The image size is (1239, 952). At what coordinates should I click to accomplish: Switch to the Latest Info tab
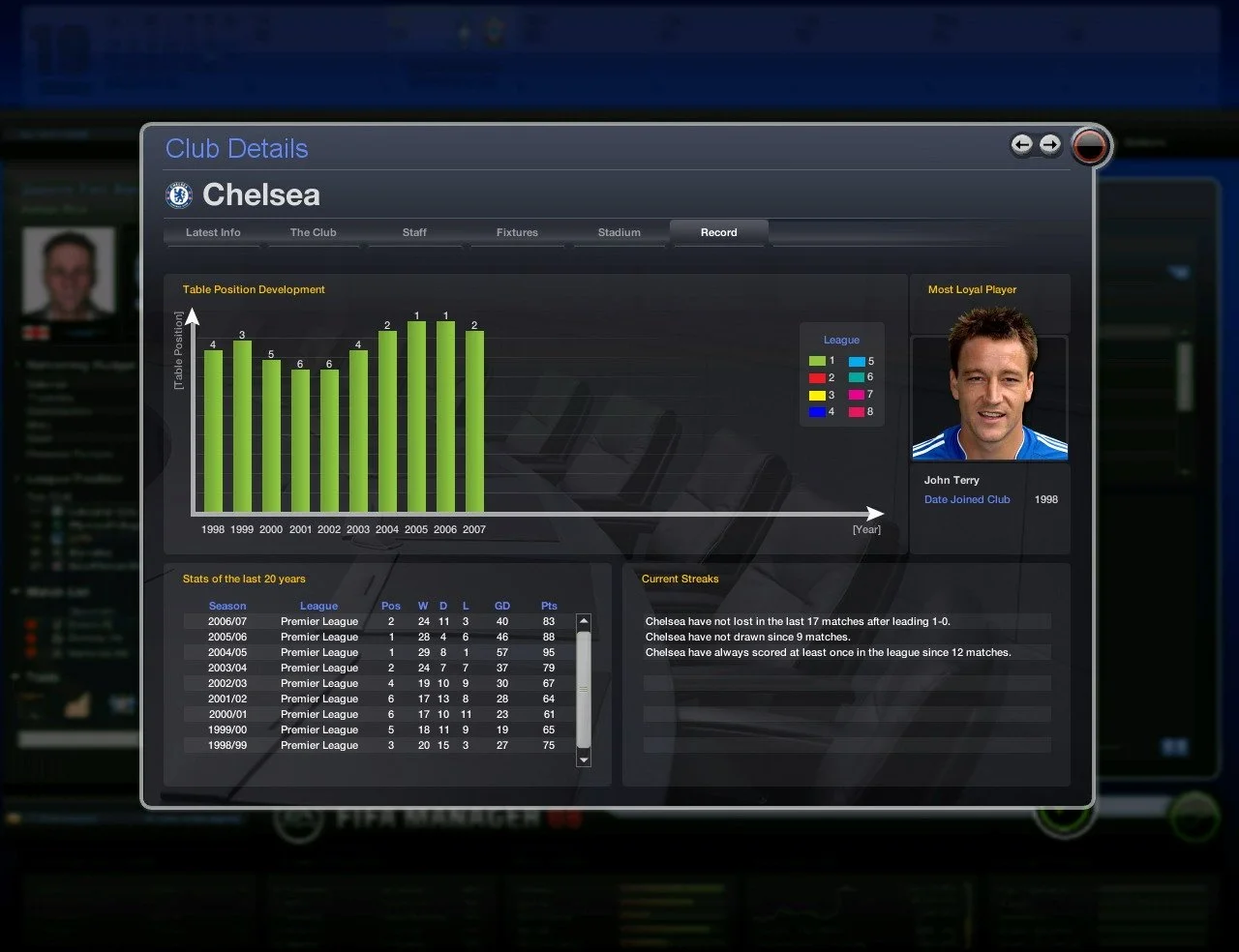(x=212, y=232)
